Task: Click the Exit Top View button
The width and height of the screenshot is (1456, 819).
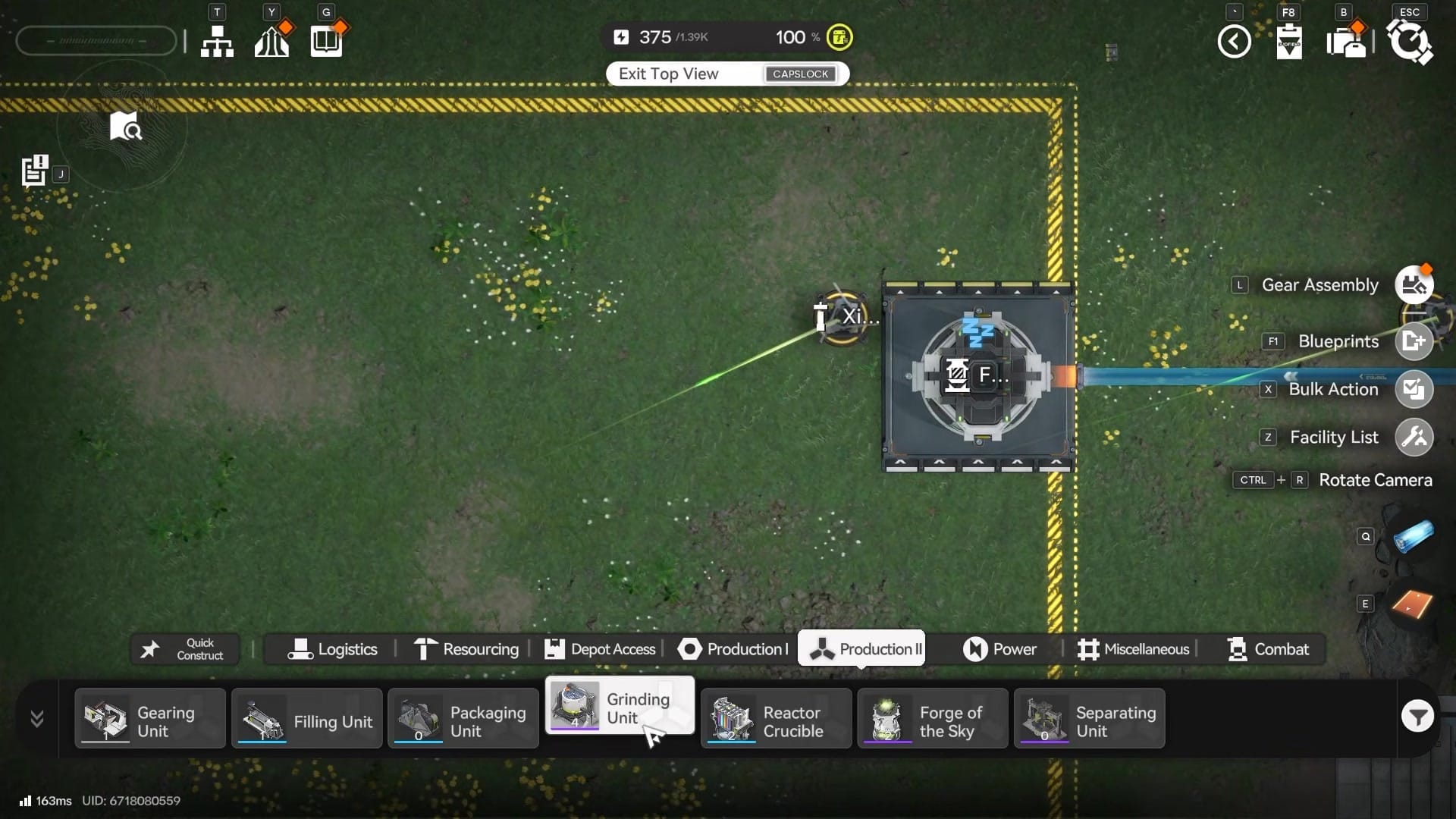Action: [727, 74]
